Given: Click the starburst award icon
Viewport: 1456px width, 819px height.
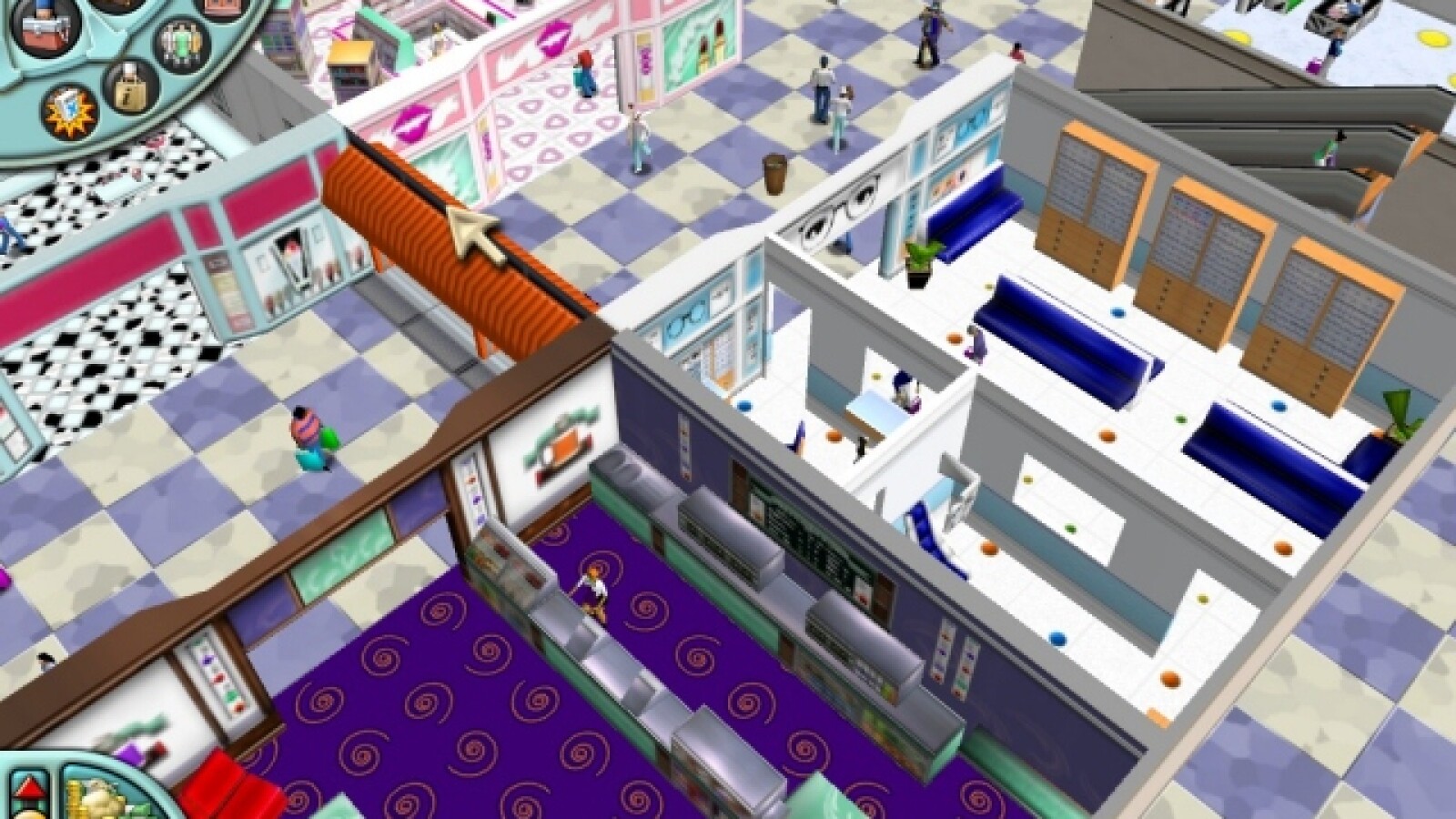Looking at the screenshot, I should (70, 111).
